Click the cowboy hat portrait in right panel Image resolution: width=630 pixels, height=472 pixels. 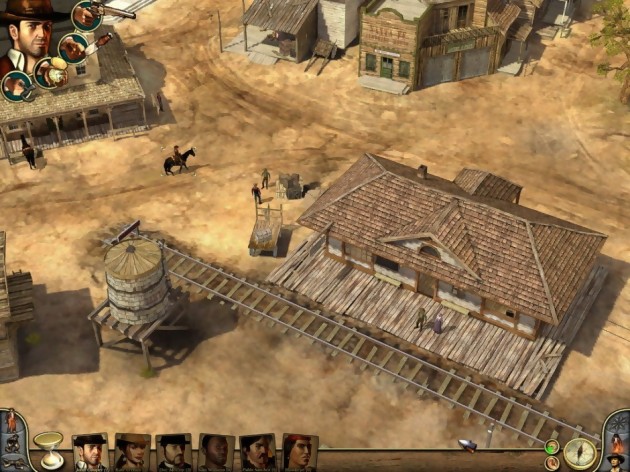tap(615, 460)
